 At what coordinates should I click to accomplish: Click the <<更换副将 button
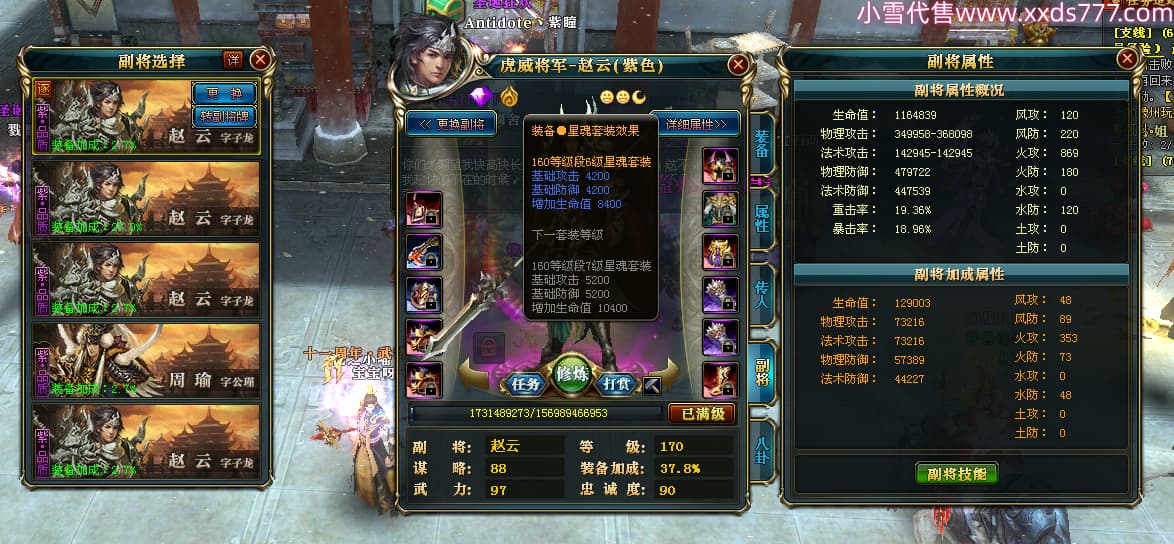[x=451, y=124]
